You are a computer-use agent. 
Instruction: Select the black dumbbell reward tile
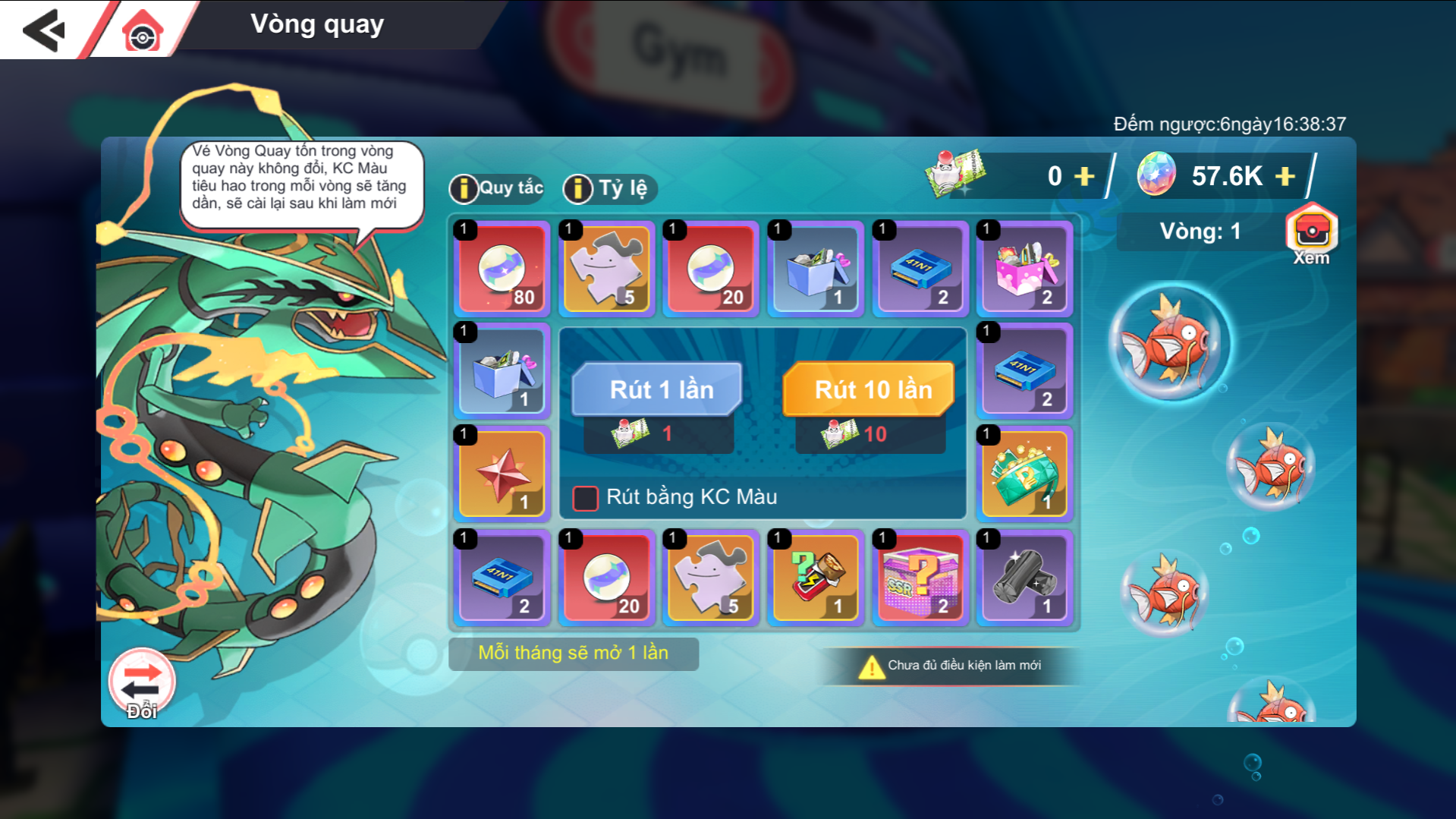click(1025, 578)
